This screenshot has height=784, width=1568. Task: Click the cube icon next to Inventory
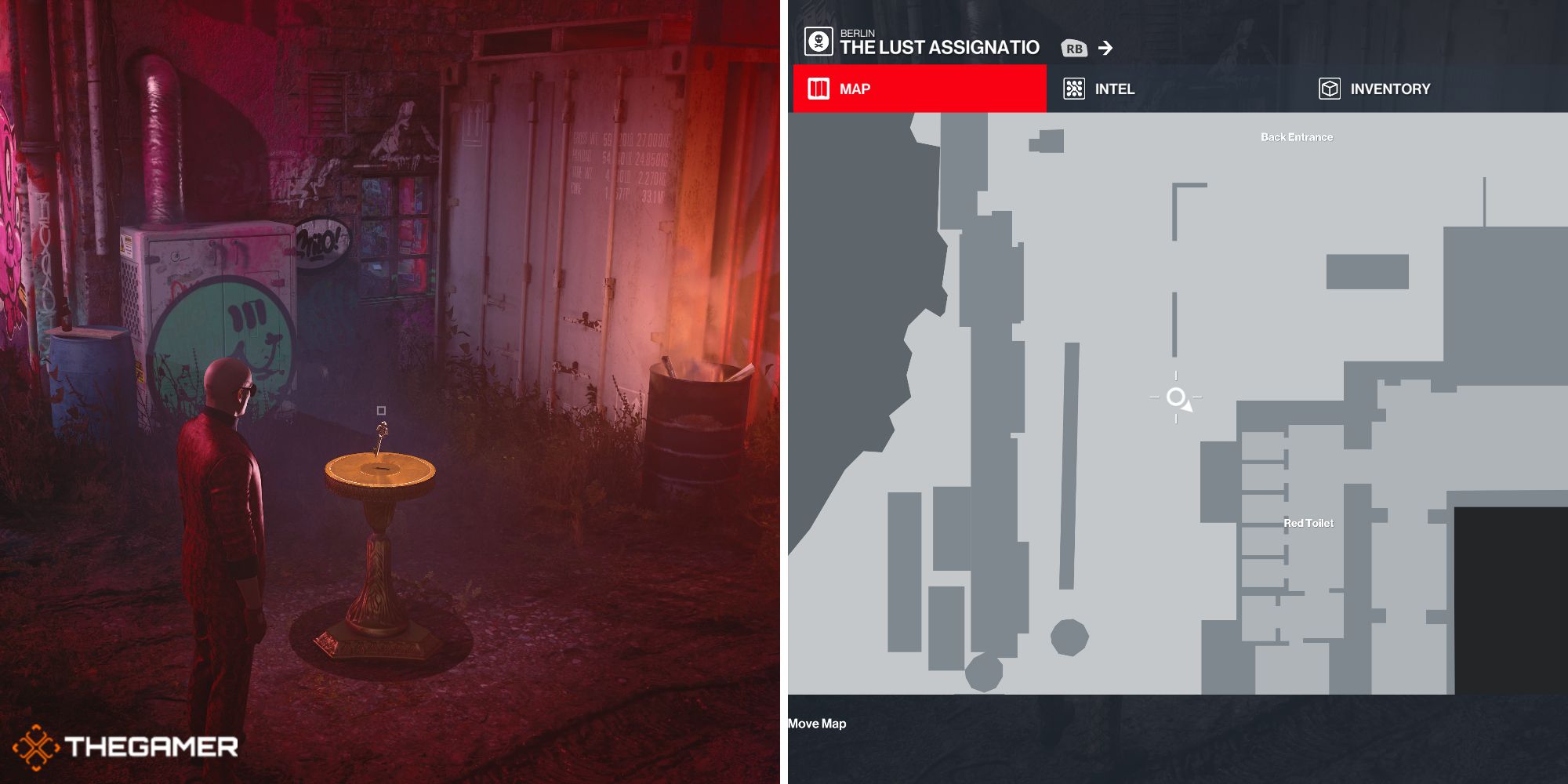[1329, 89]
